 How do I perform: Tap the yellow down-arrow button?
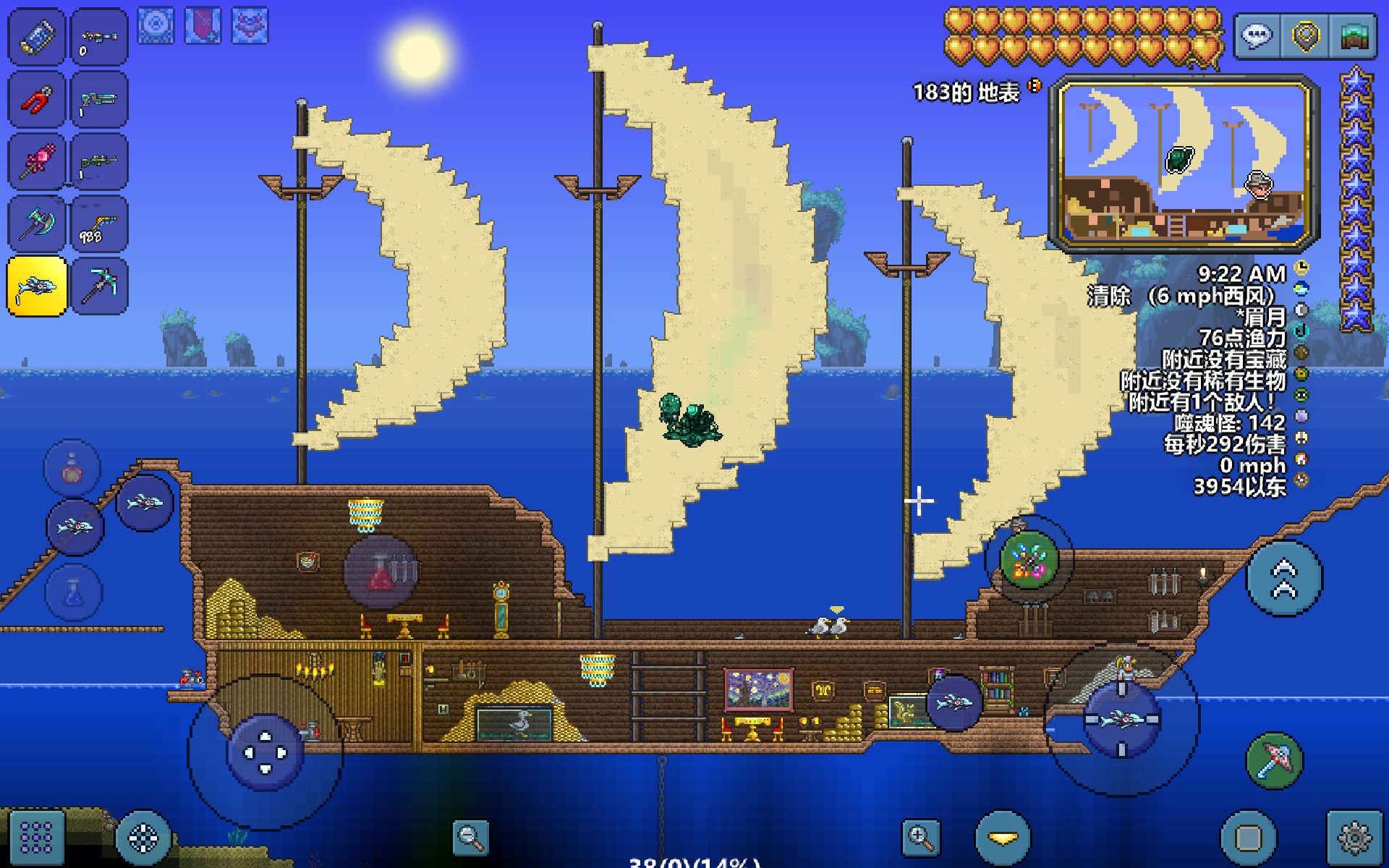1003,838
